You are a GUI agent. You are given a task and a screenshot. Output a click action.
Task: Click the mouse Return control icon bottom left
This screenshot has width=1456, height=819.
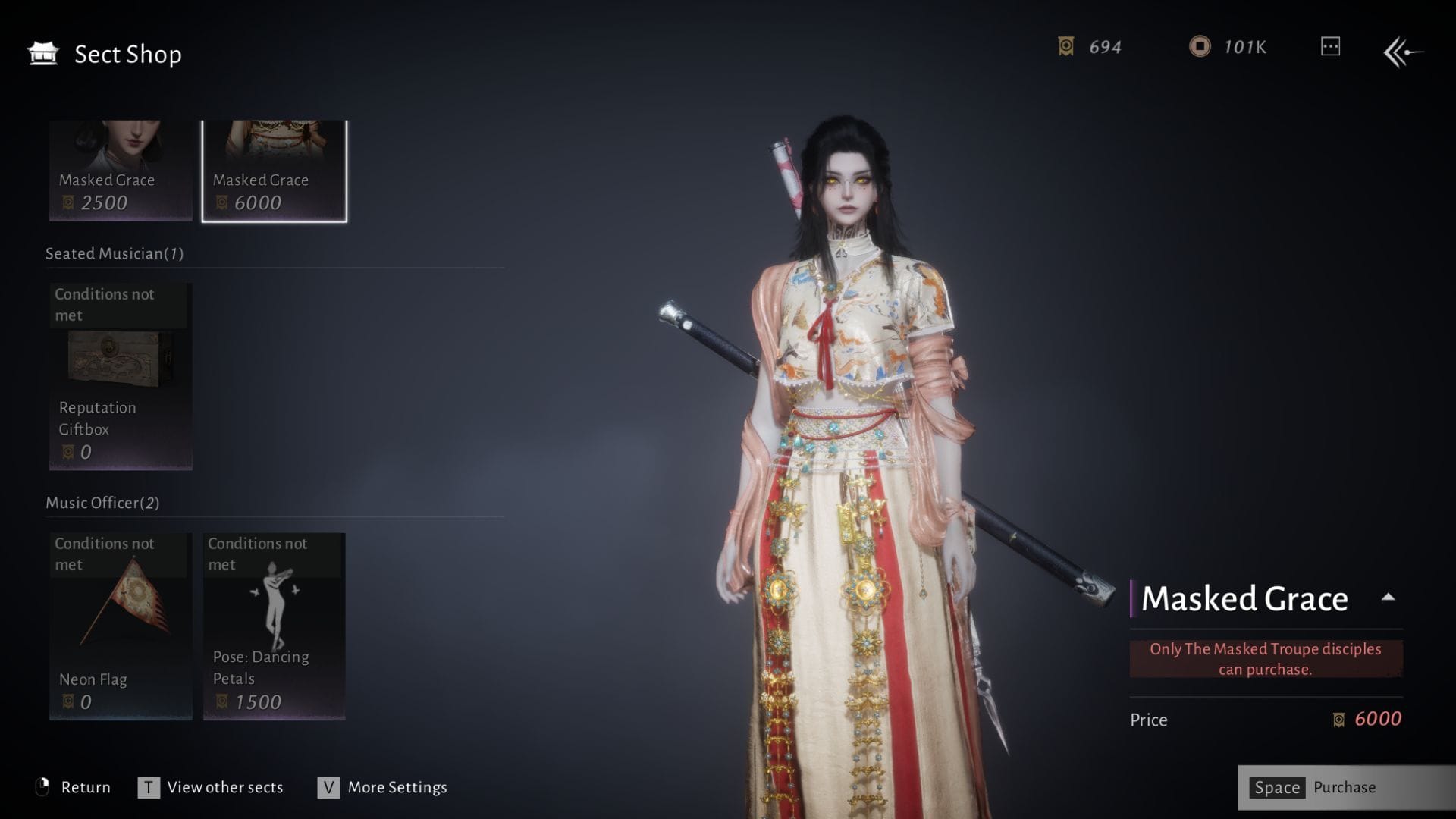point(45,787)
